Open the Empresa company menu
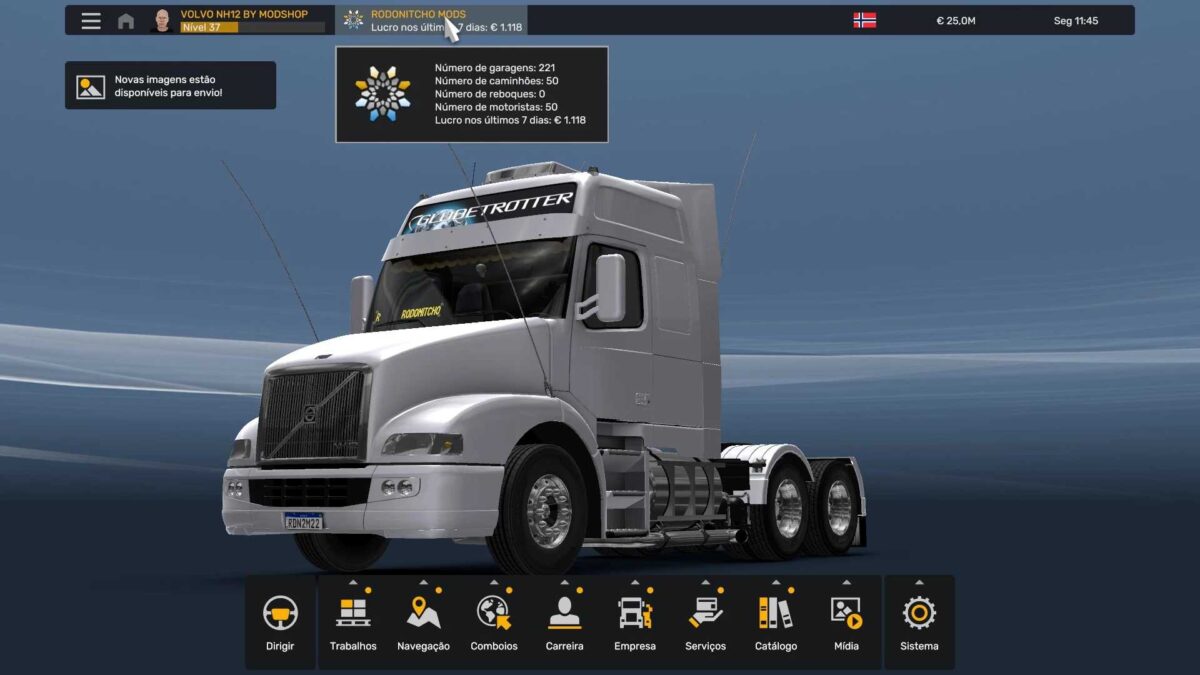Viewport: 1200px width, 675px height. tap(635, 622)
